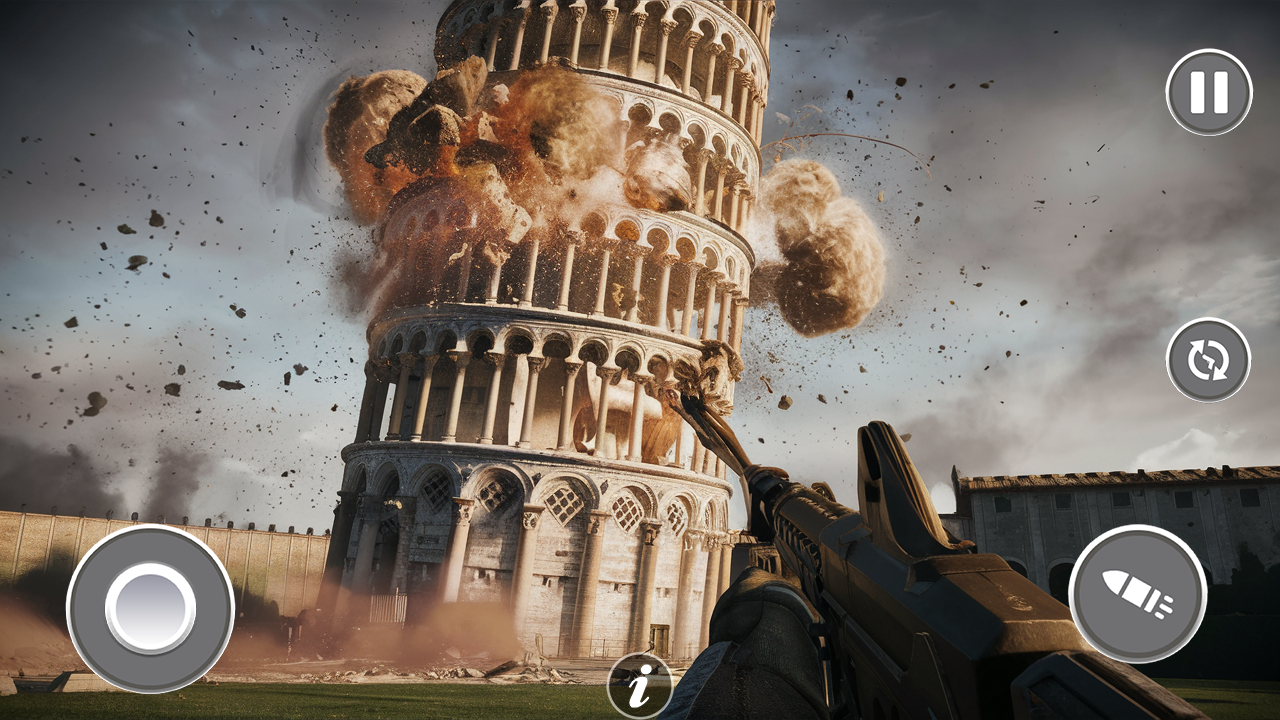The height and width of the screenshot is (720, 1280).
Task: Switch weapons using circular arrows button
Action: coord(1207,359)
